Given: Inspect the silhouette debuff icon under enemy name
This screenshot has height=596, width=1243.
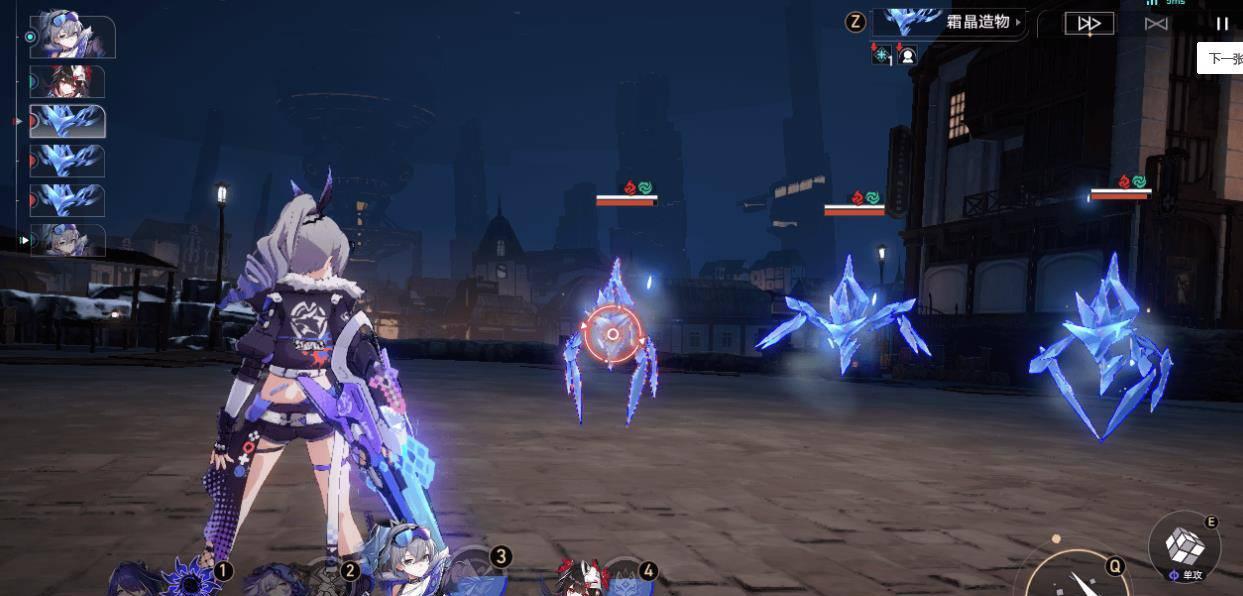Looking at the screenshot, I should [x=907, y=56].
